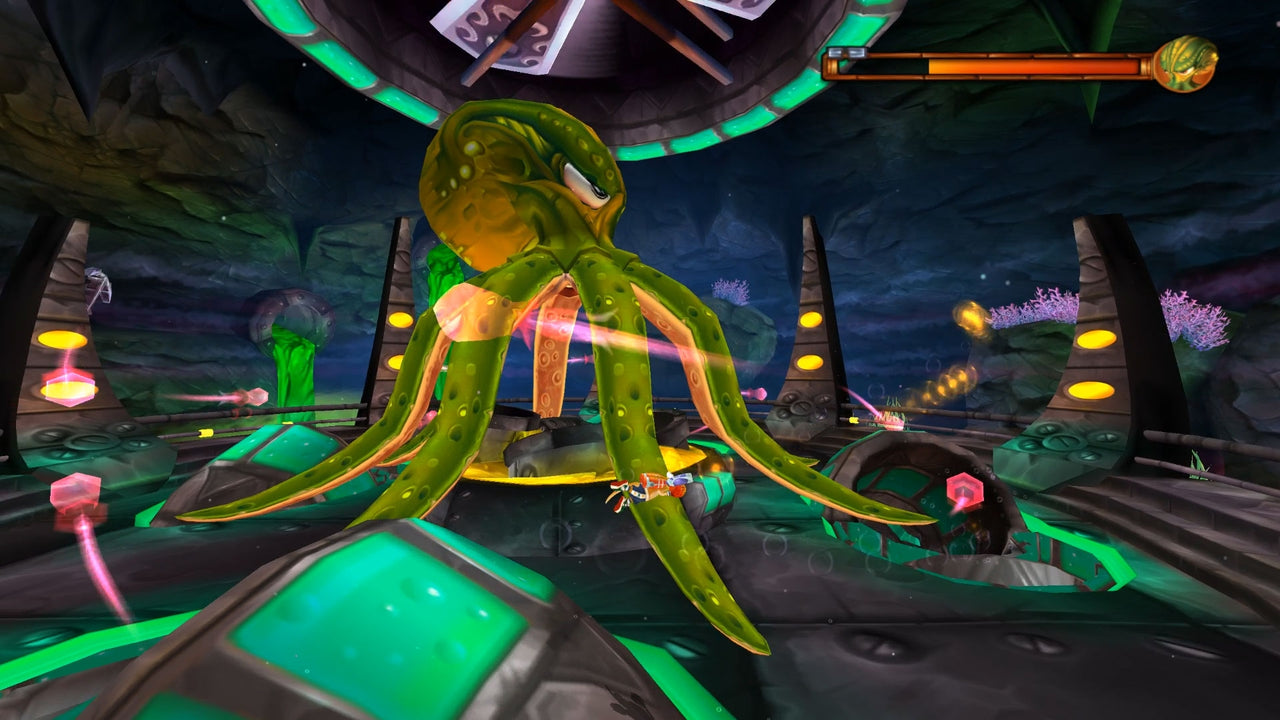This screenshot has width=1280, height=720.
Task: Click the boss portrait icon
Action: (x=1184, y=63)
